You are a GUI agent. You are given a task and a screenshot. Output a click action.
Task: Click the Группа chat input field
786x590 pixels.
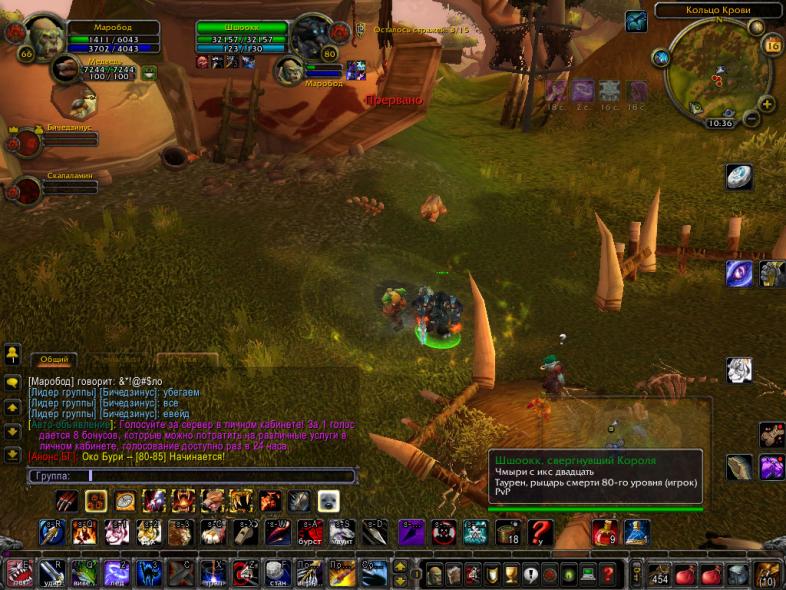190,476
